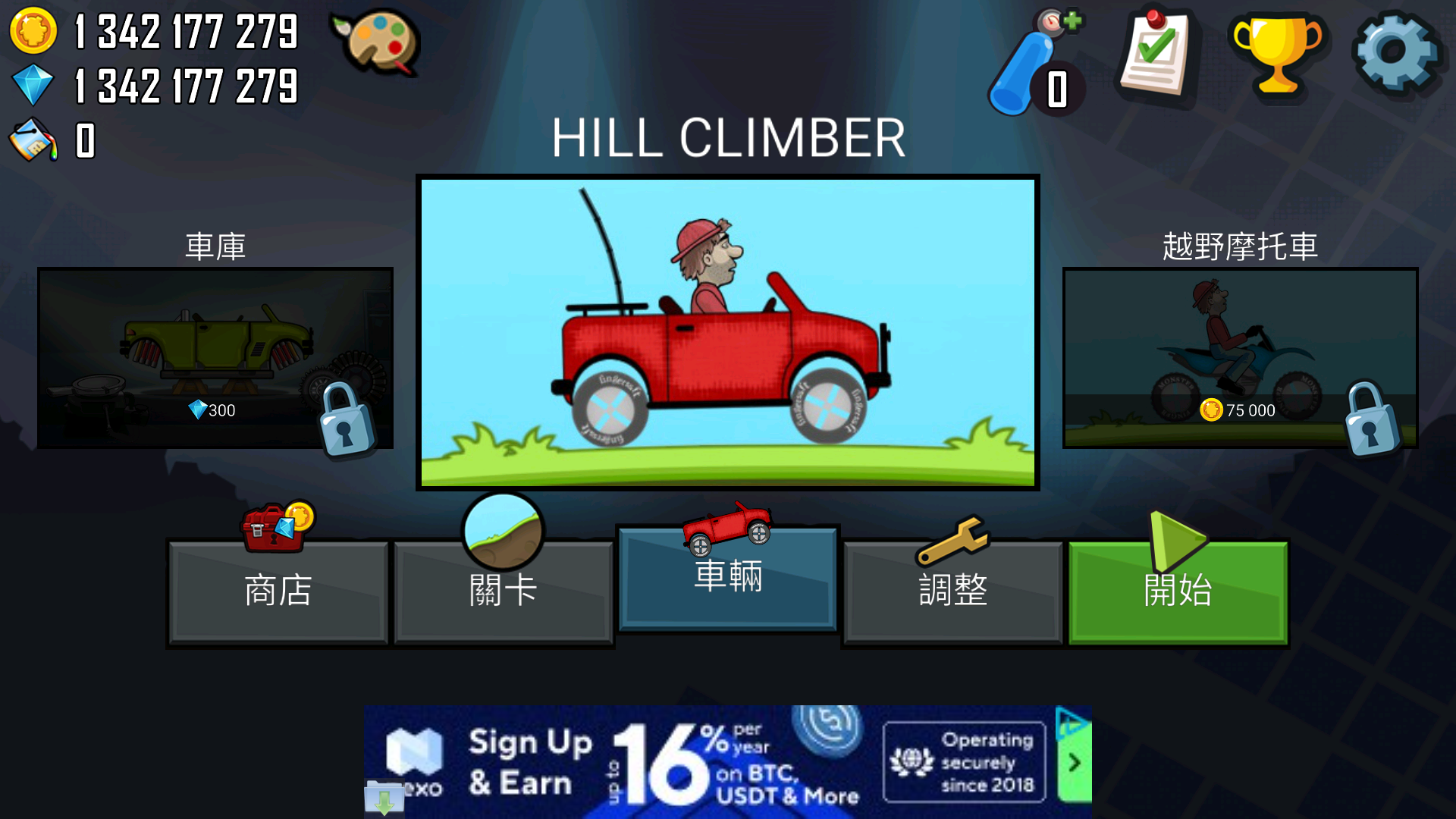Open the 調整 tuning menu
The image size is (1456, 819).
[952, 591]
